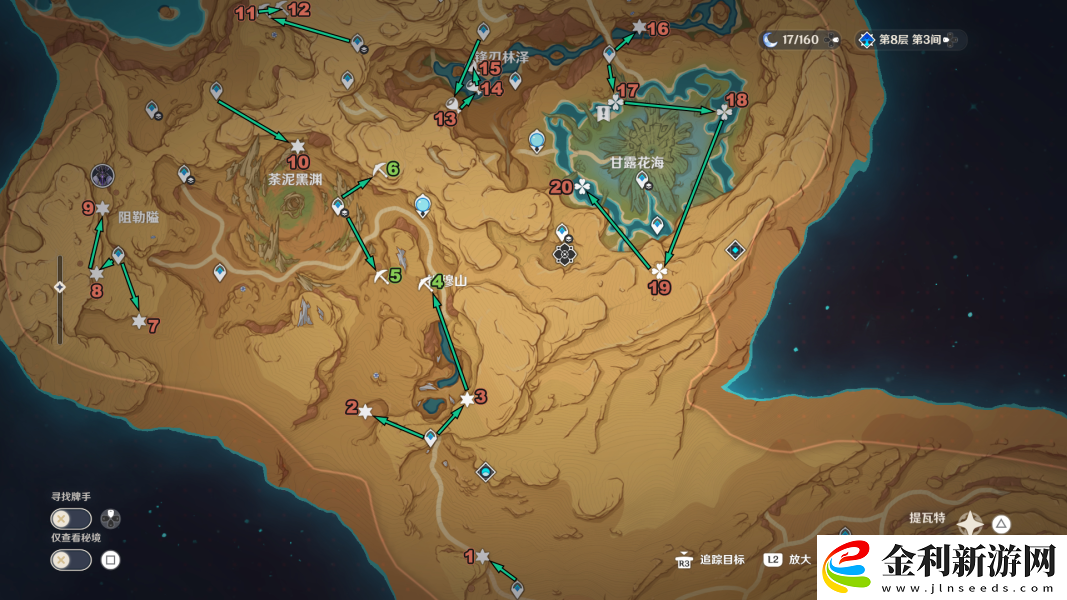Select the teleport waypoint left of point 6
The width and height of the screenshot is (1067, 600).
point(338,206)
